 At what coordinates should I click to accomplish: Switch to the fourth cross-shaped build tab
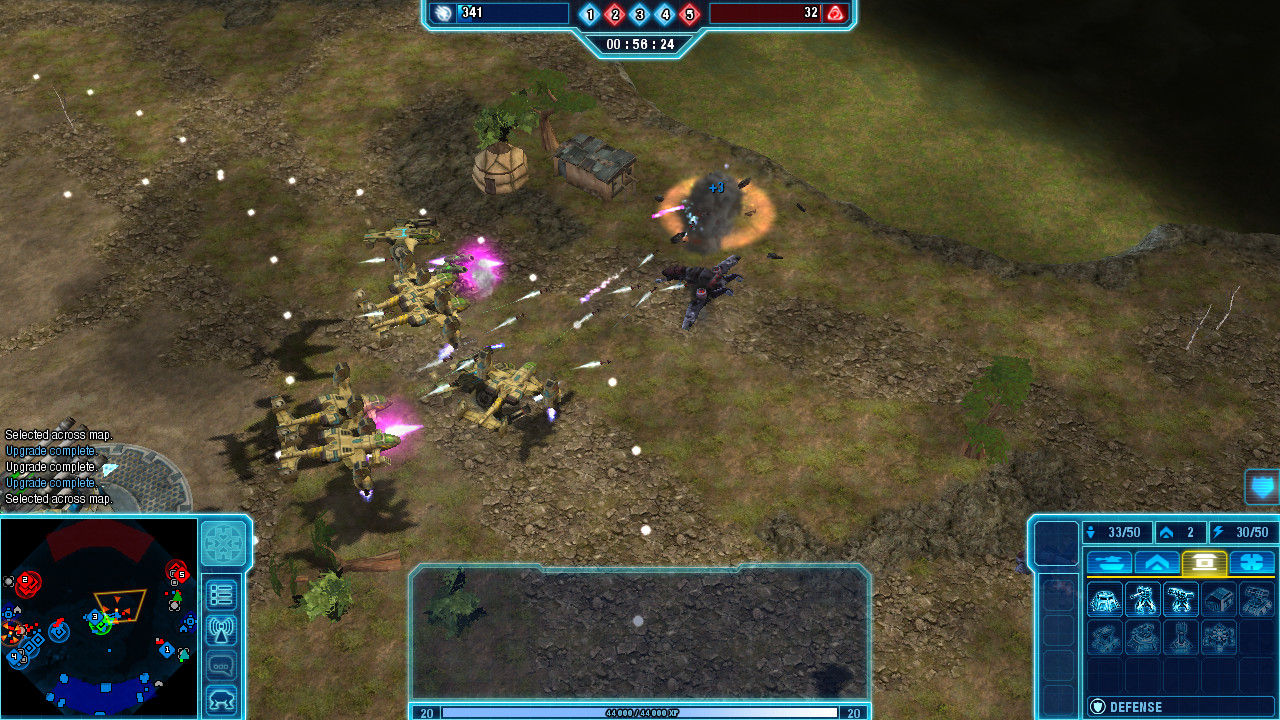click(x=1252, y=563)
